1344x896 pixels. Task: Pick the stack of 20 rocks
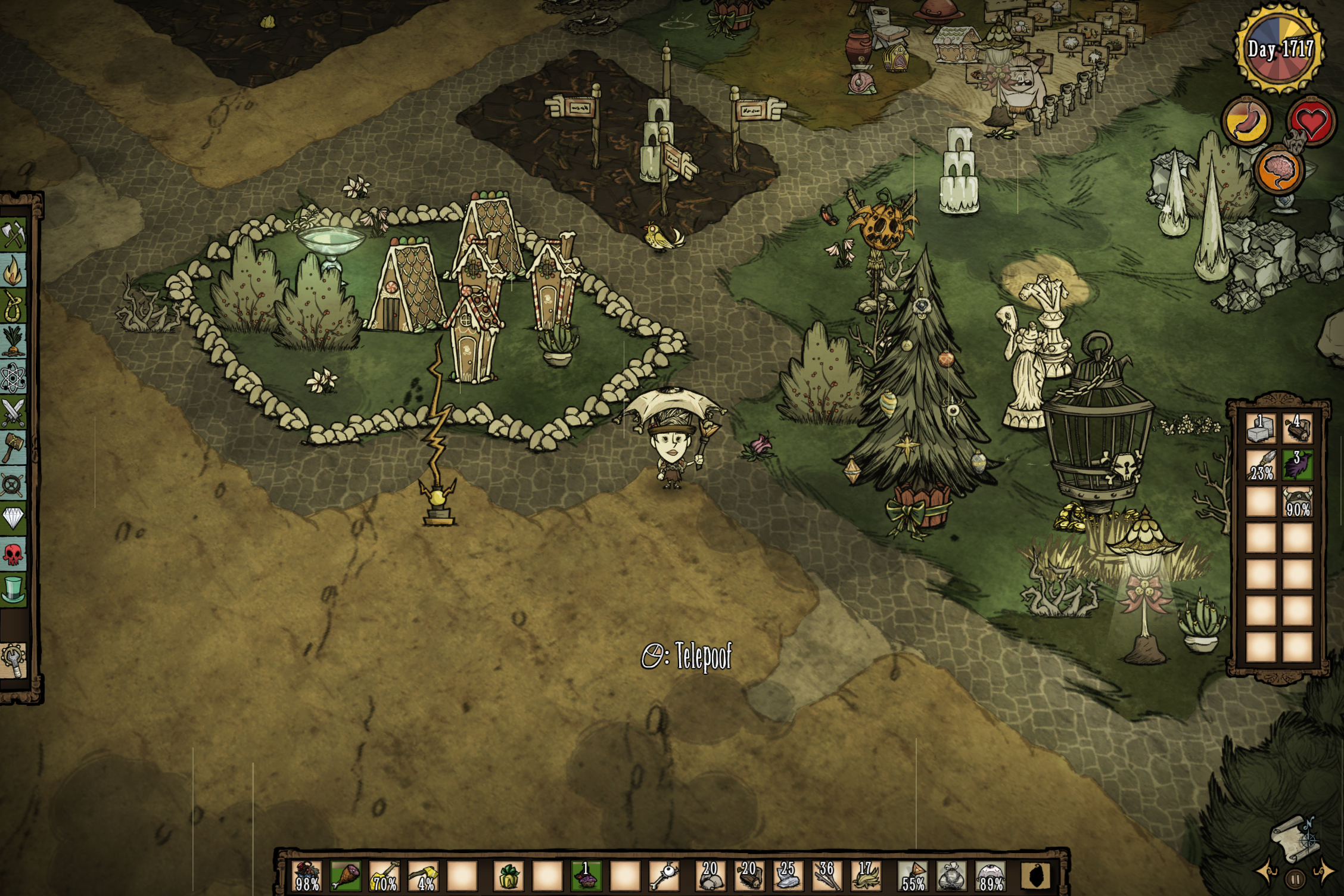click(710, 876)
